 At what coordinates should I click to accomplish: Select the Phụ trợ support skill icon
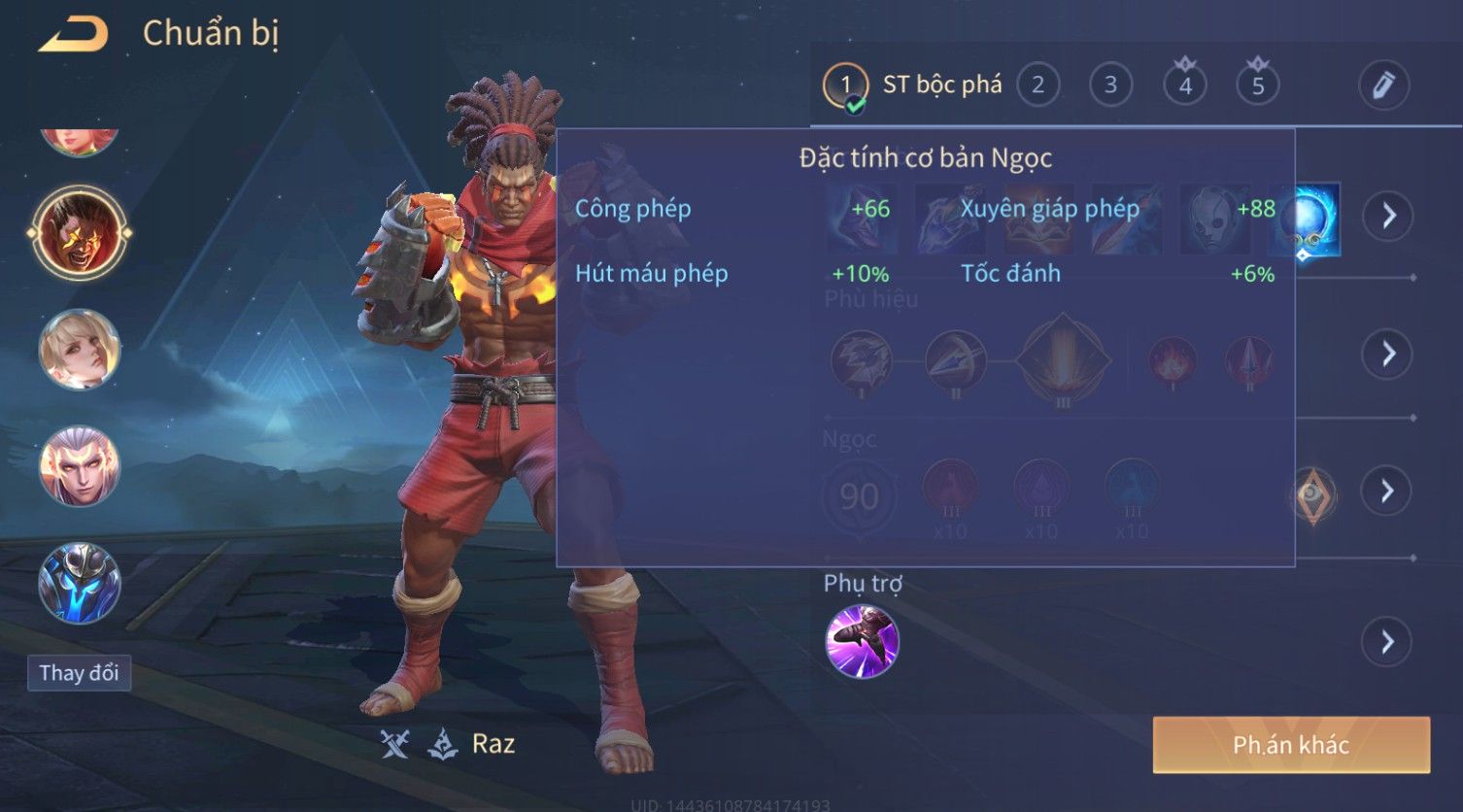(862, 641)
